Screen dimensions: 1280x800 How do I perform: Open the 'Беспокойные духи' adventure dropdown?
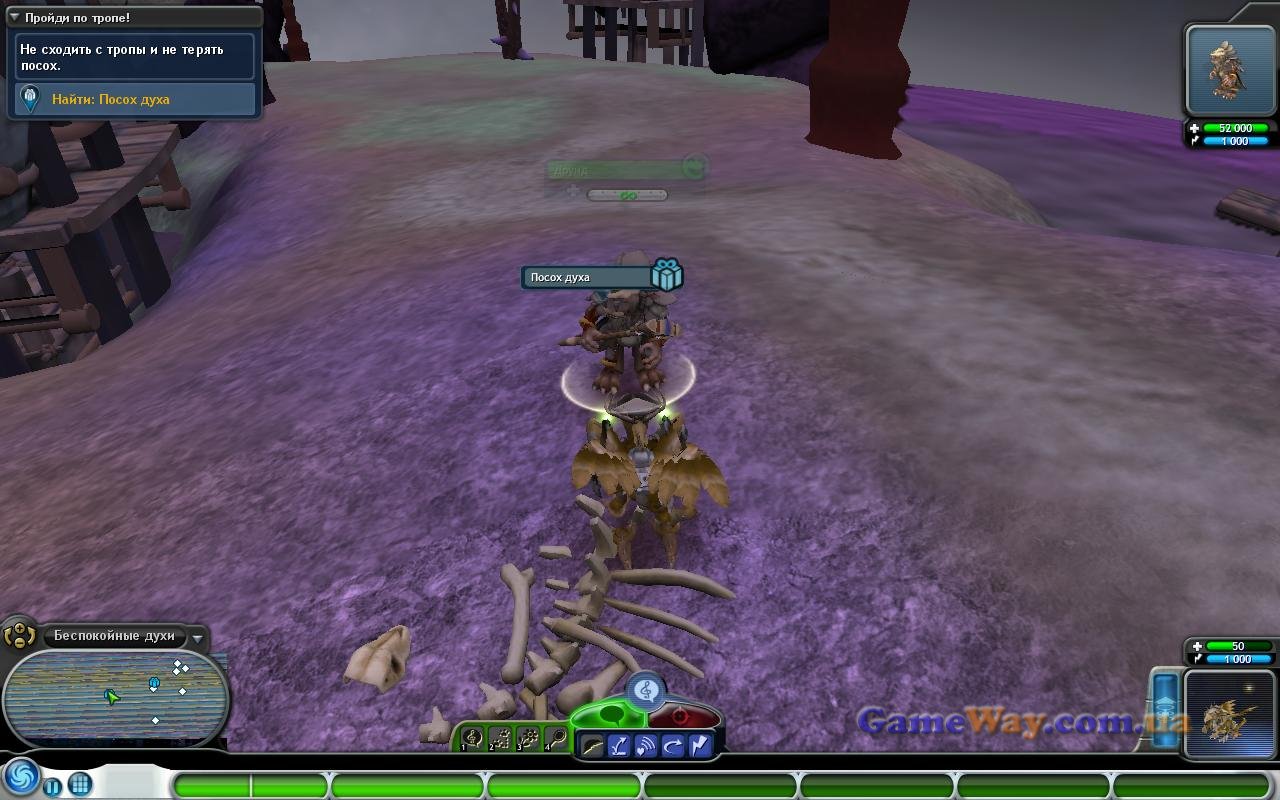198,637
